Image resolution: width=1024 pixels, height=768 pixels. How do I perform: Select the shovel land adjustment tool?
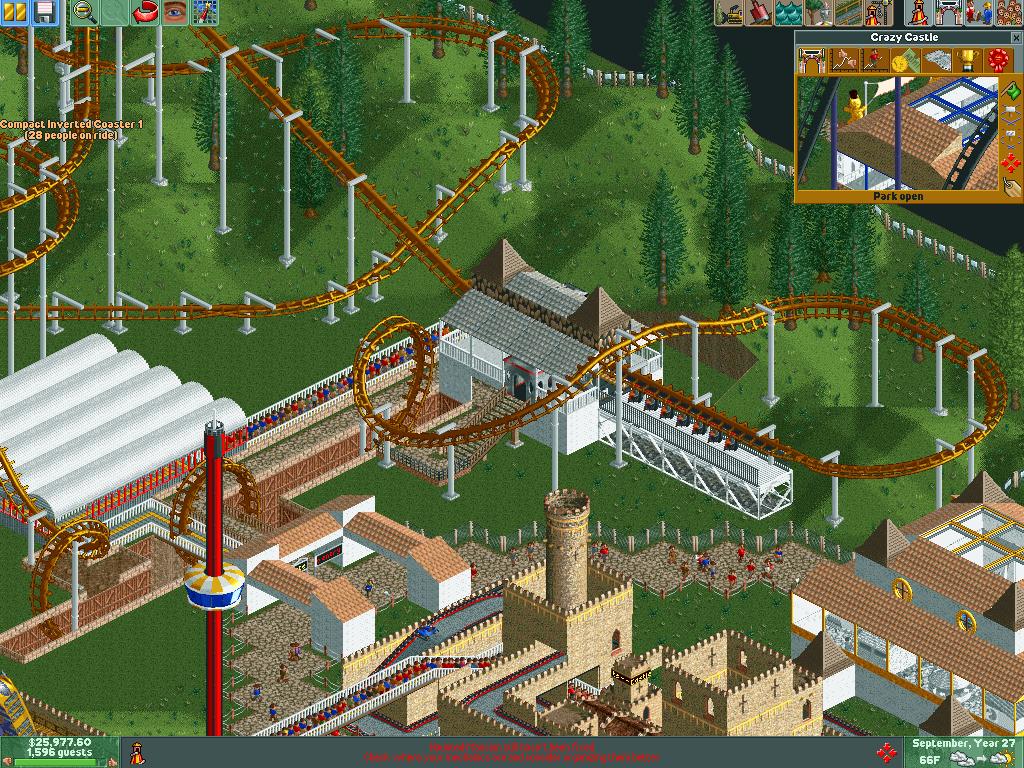(x=757, y=12)
